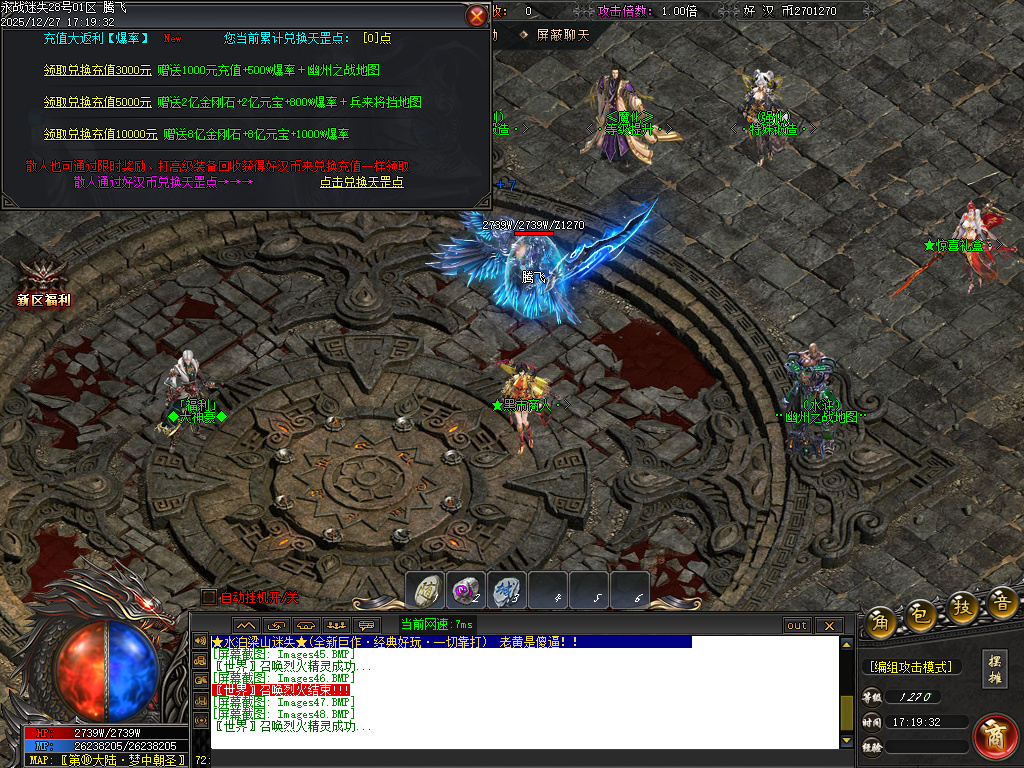Claim the 5000 yuan recharge exchange
This screenshot has height=768, width=1024.
(98, 102)
